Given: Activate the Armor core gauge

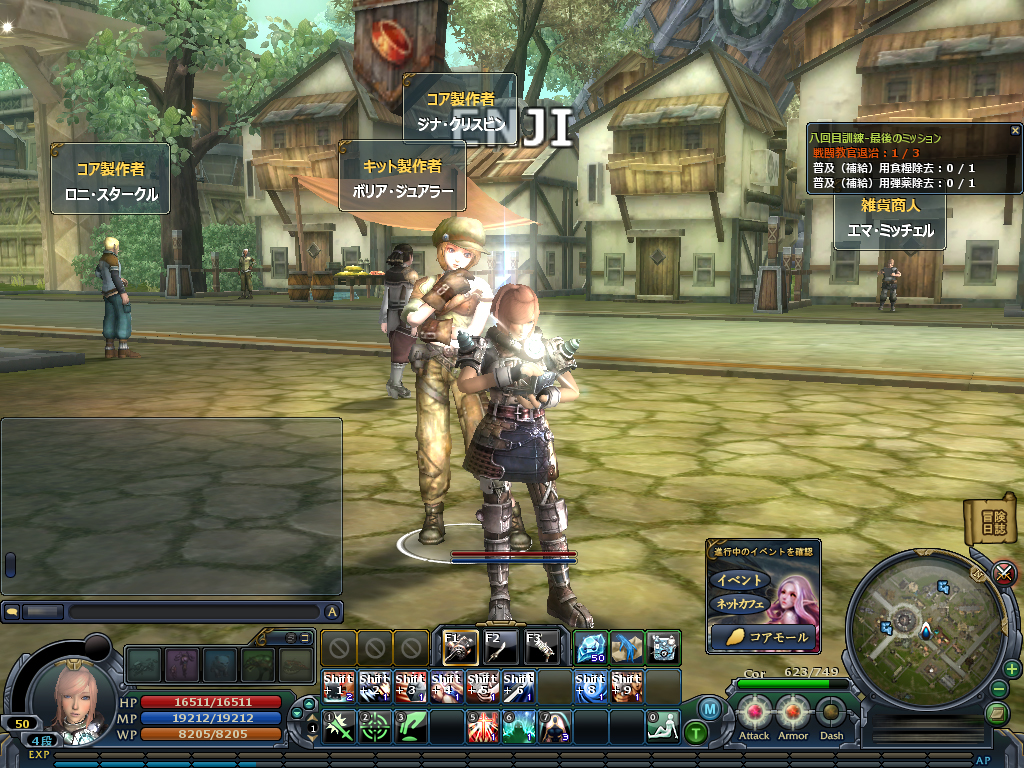Looking at the screenshot, I should tap(793, 713).
